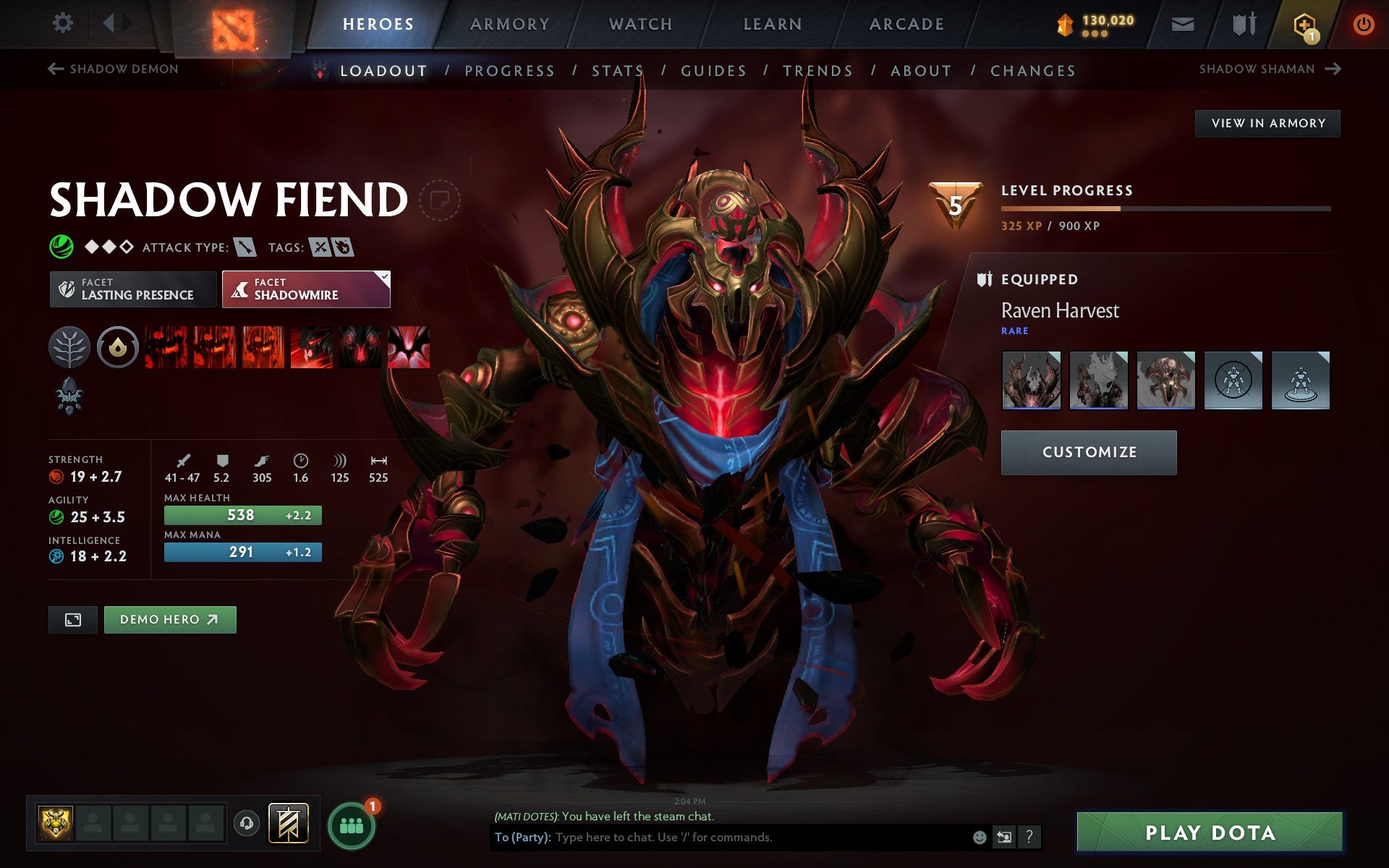This screenshot has width=1389, height=868.
Task: Open the ARCADE menu
Action: [905, 23]
